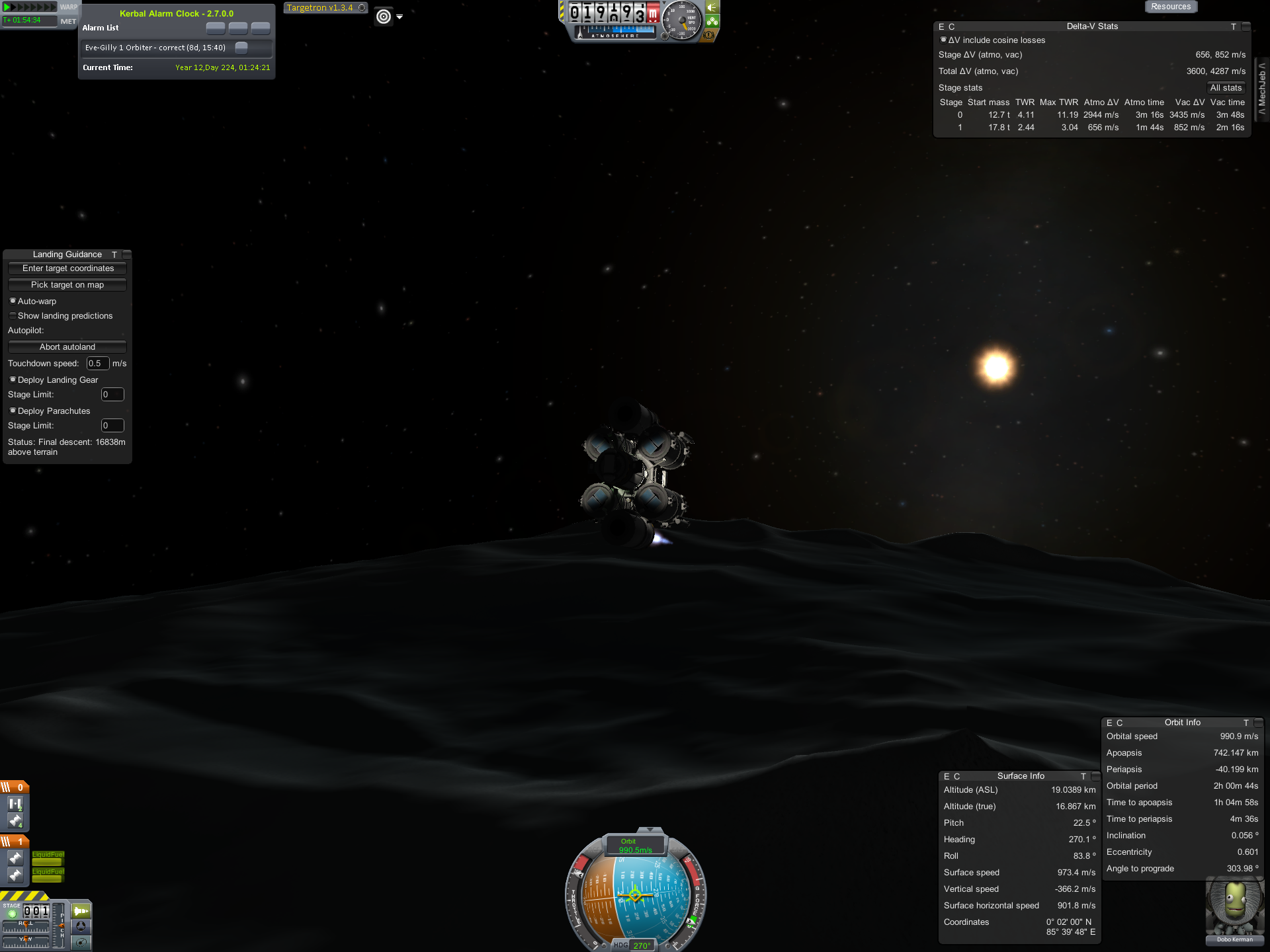Select the Eve-Gilly 1 Orbiter alarm
Screen dimensions: 1270x952
[155, 48]
